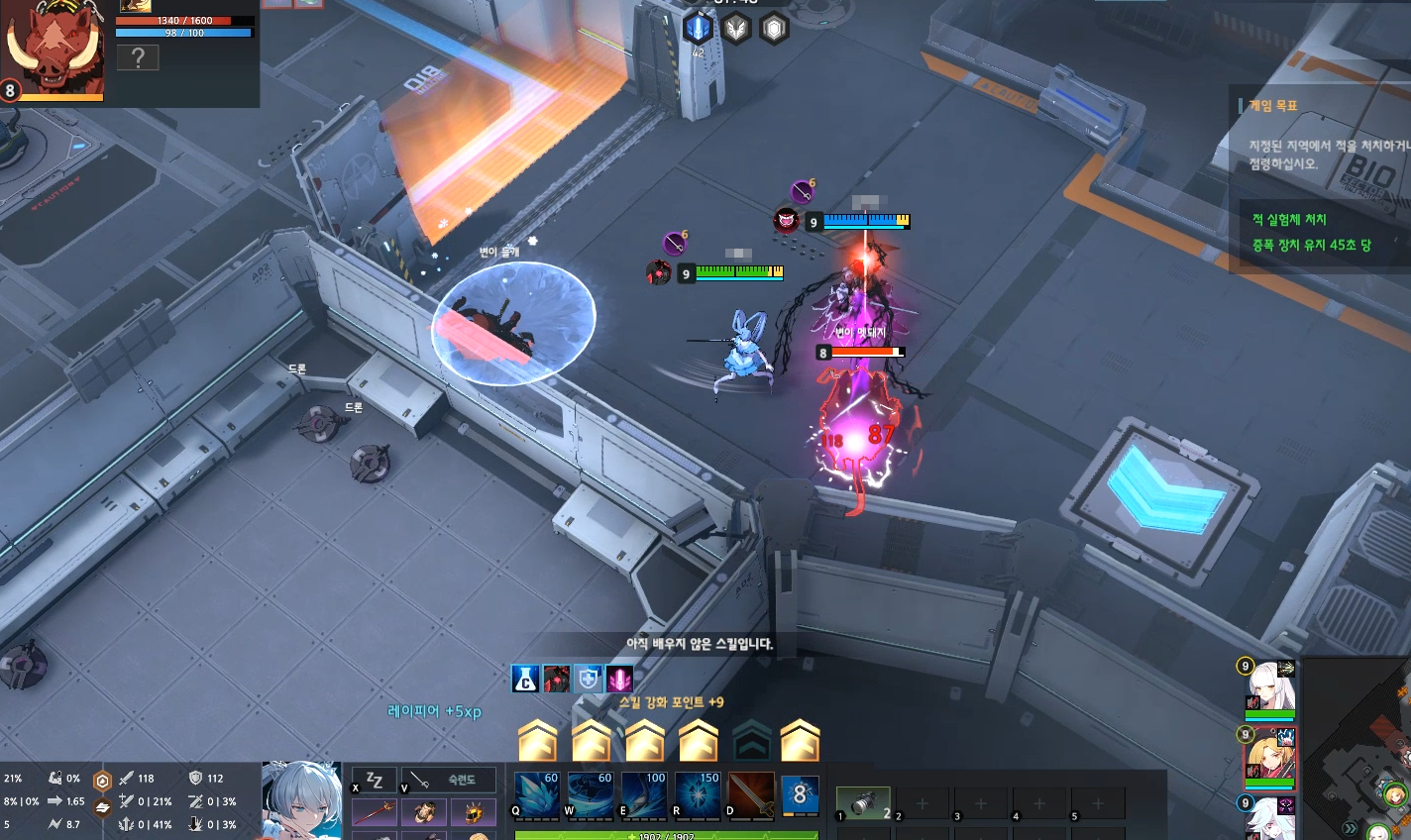
Task: Activate the D sword weapon skill
Action: tap(750, 794)
